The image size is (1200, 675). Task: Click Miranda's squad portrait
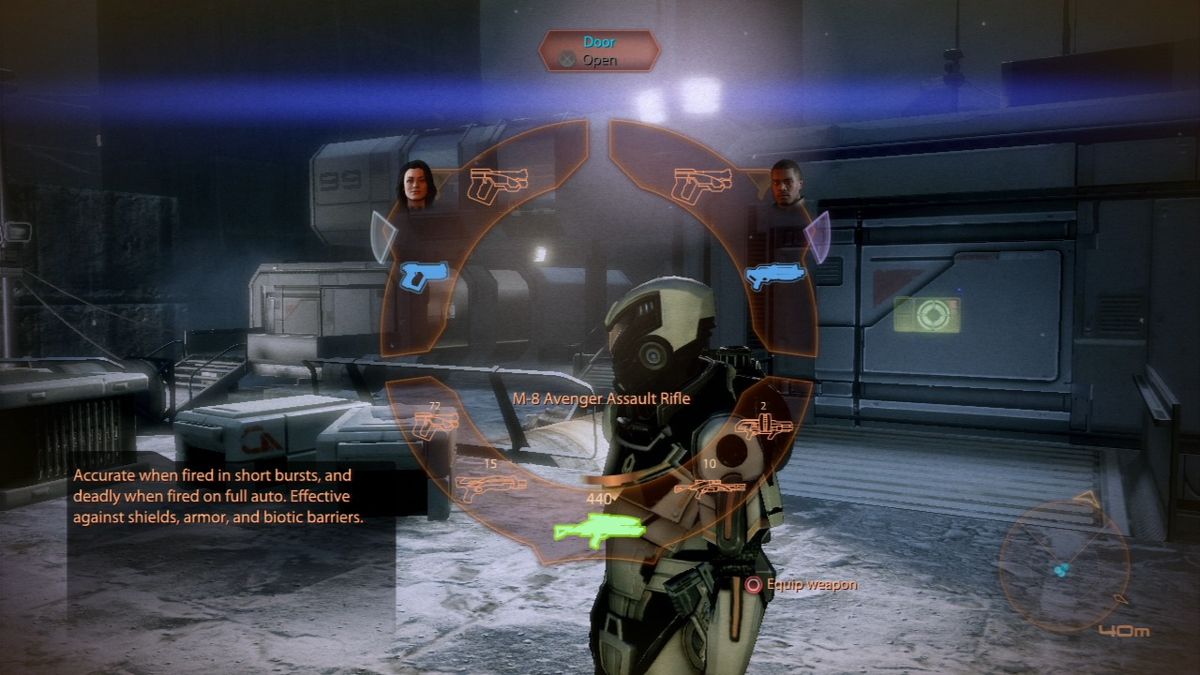click(417, 187)
